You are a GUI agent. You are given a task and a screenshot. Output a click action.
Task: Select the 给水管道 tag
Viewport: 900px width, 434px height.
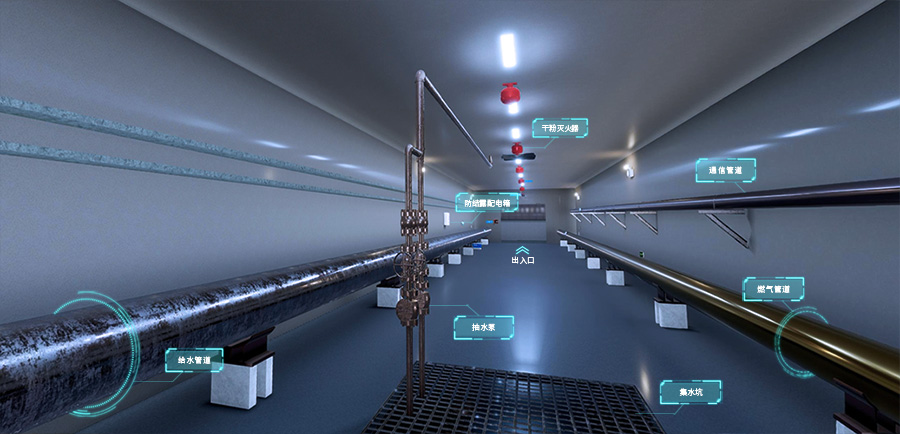194,360
